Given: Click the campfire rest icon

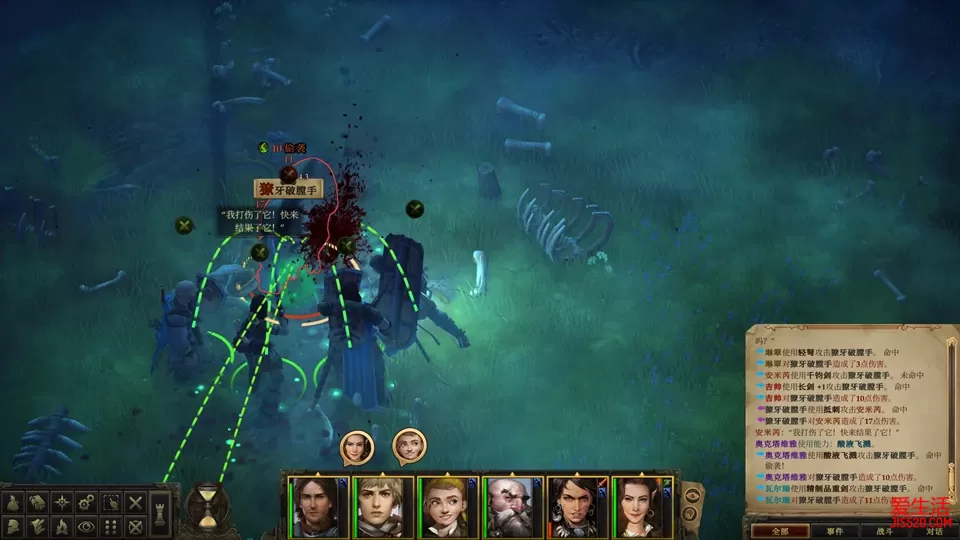Looking at the screenshot, I should 62,526.
